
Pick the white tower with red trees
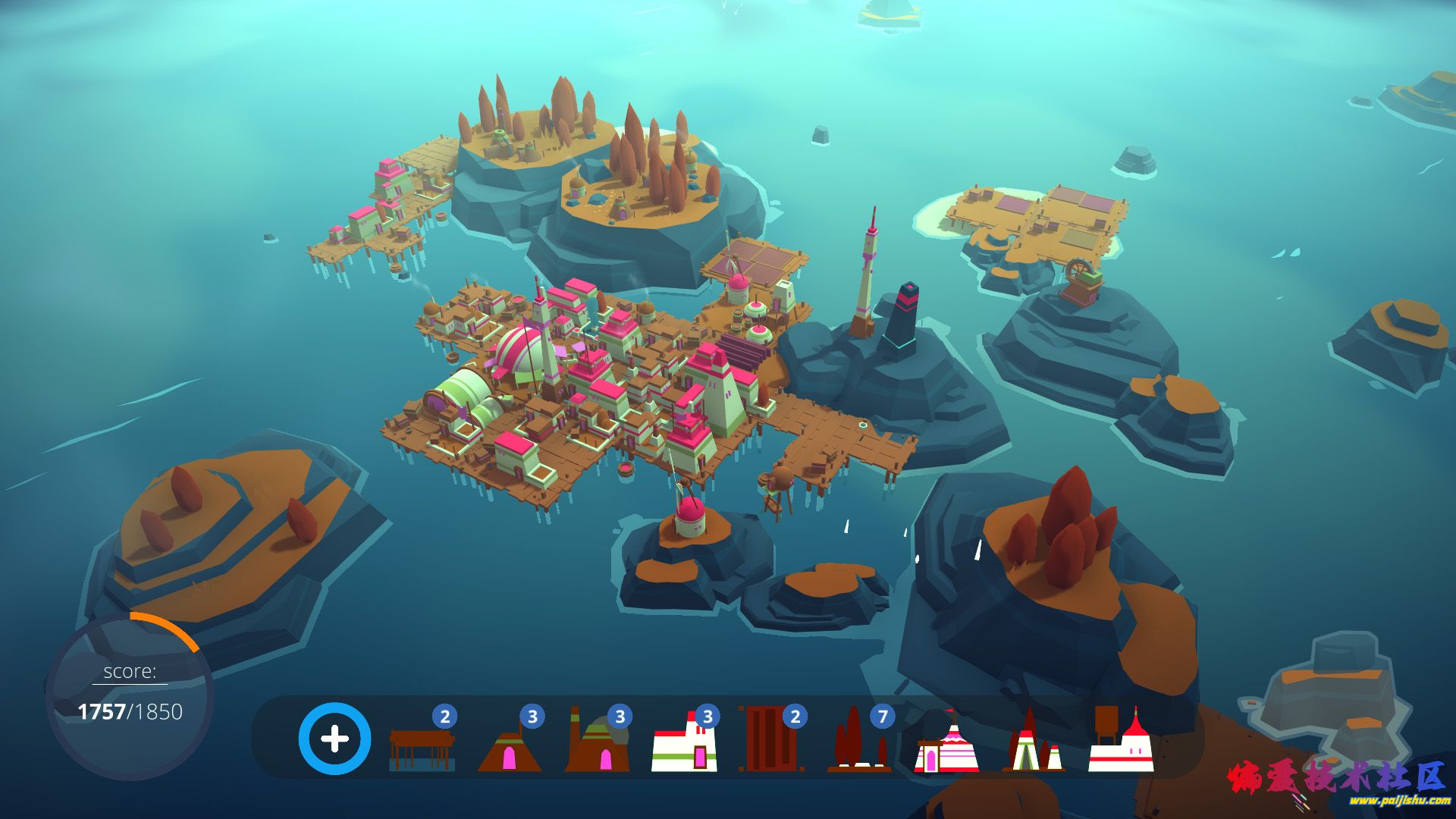(x=1034, y=745)
